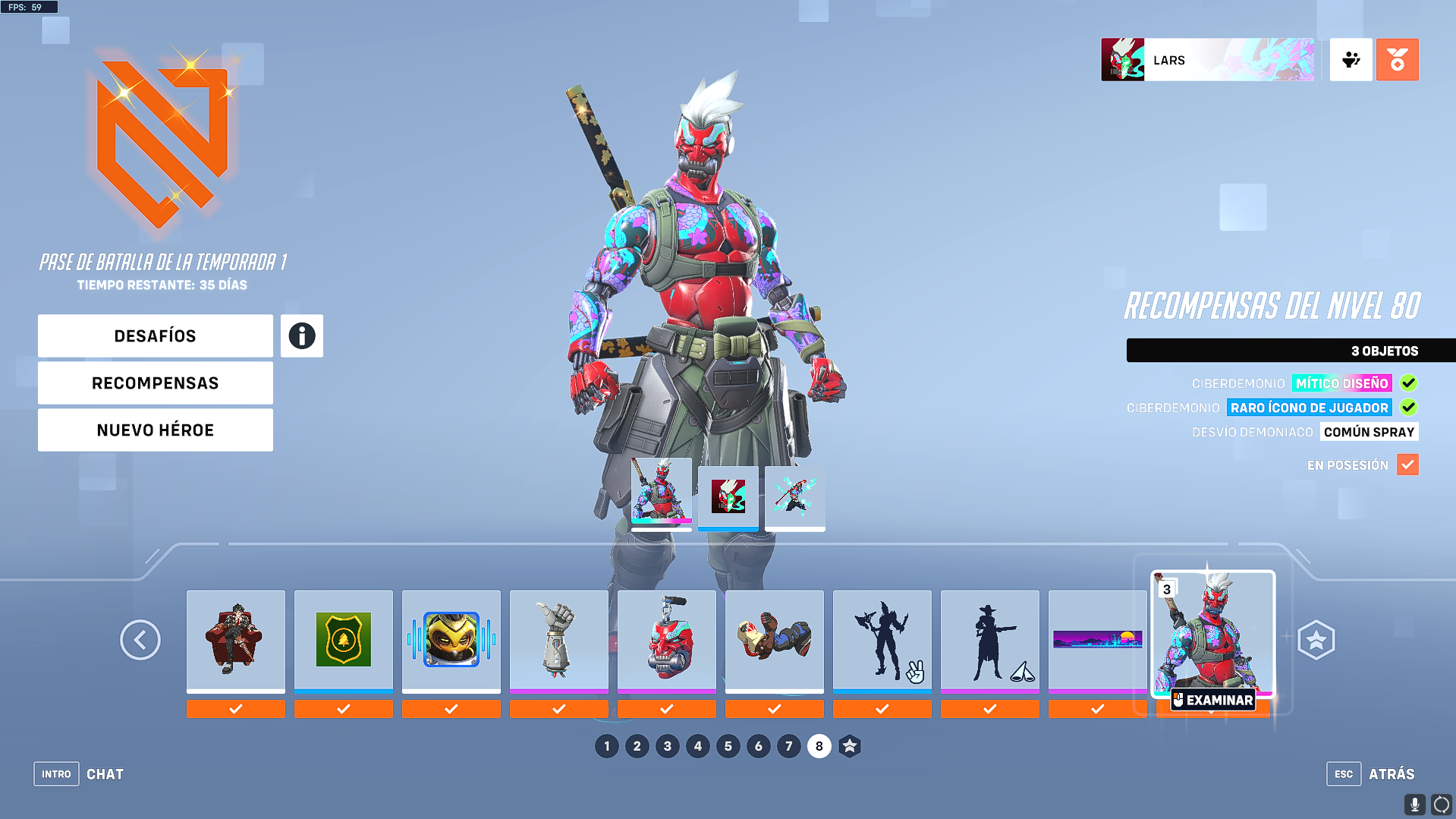
Task: Click the checkmark next to Mítico Diseño
Action: tap(1408, 383)
